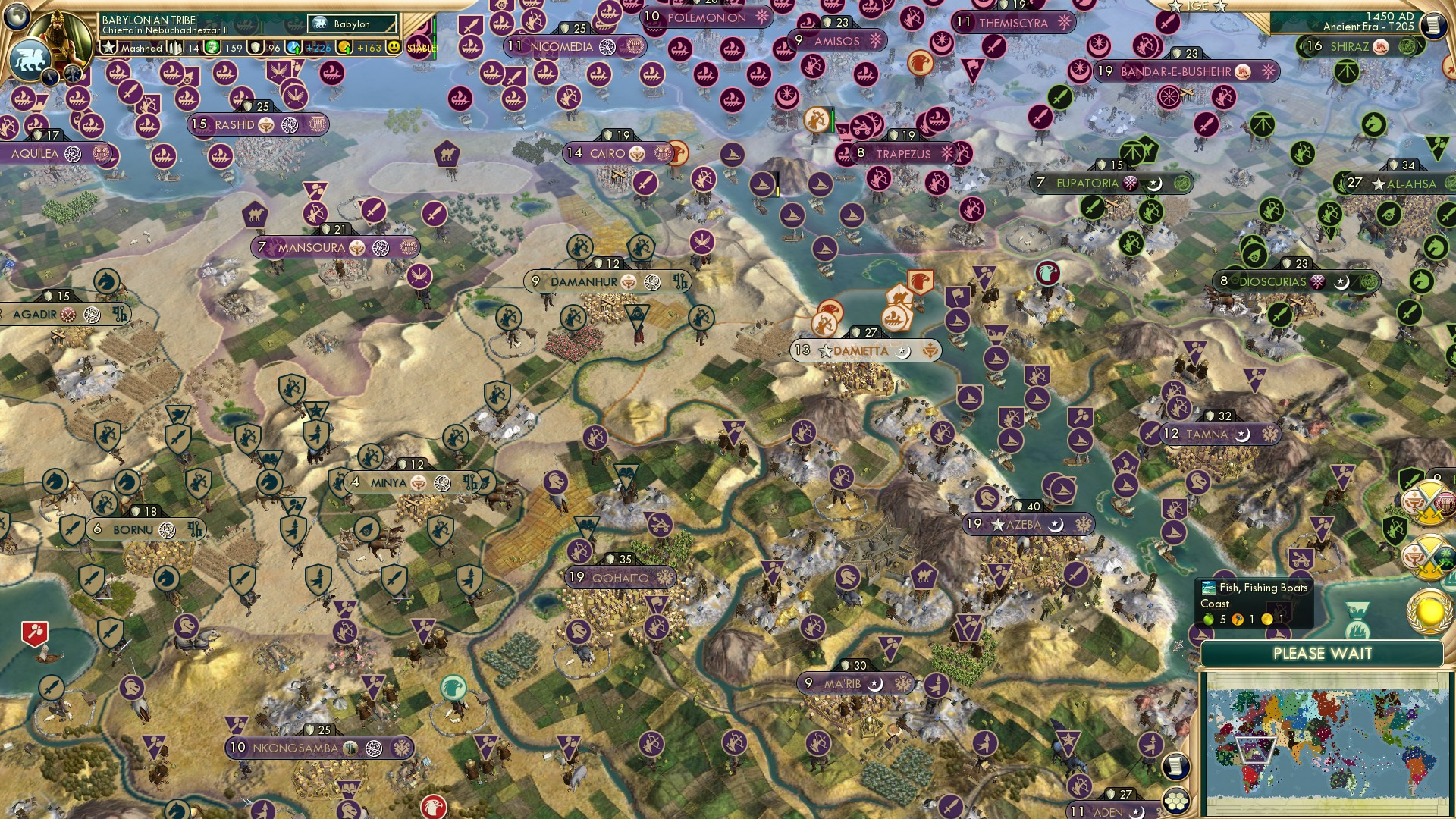This screenshot has height=819, width=1456.
Task: Click the green coin icon showing 159
Action: (x=212, y=47)
